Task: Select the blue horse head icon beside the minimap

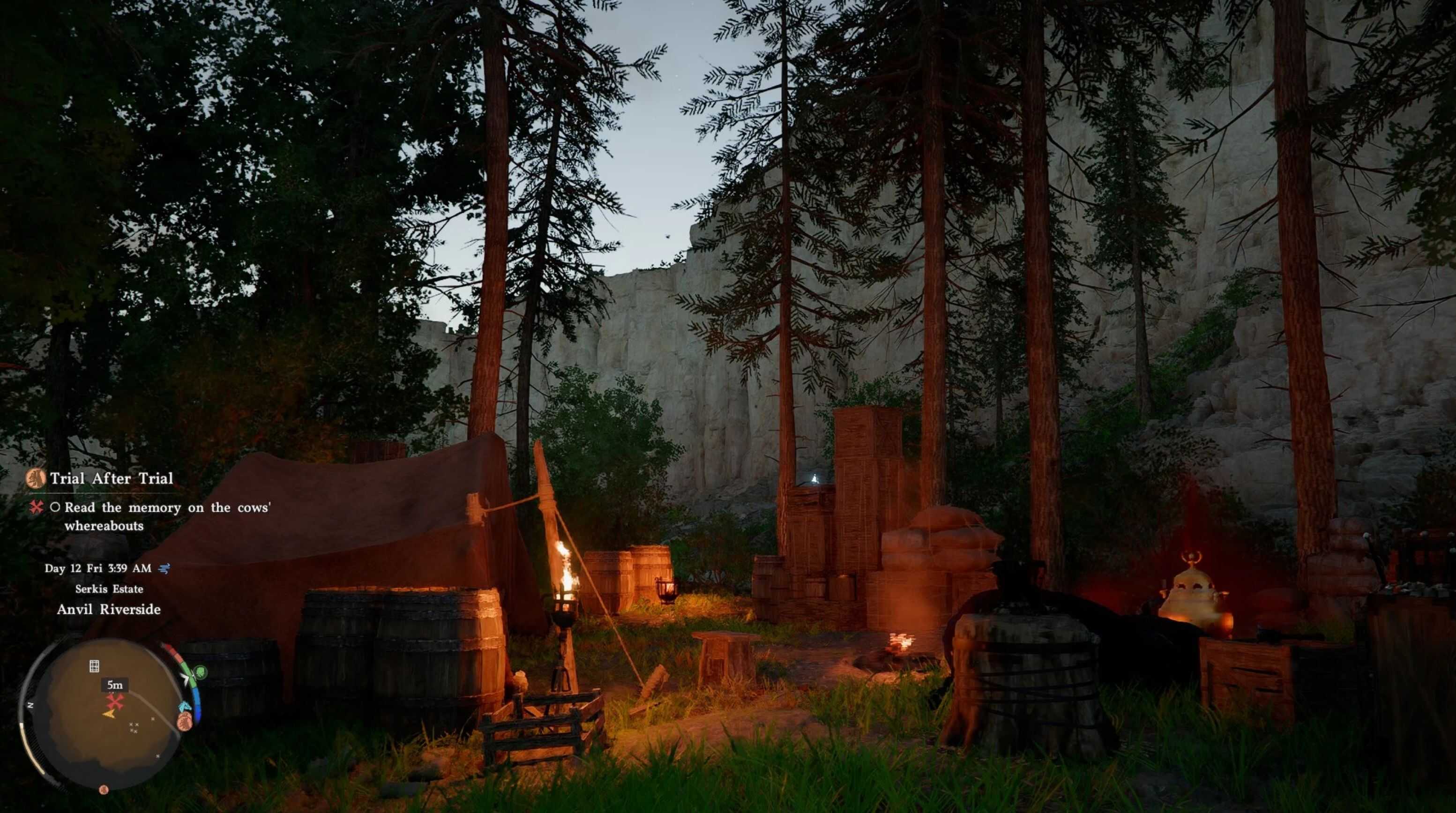Action: point(185,707)
